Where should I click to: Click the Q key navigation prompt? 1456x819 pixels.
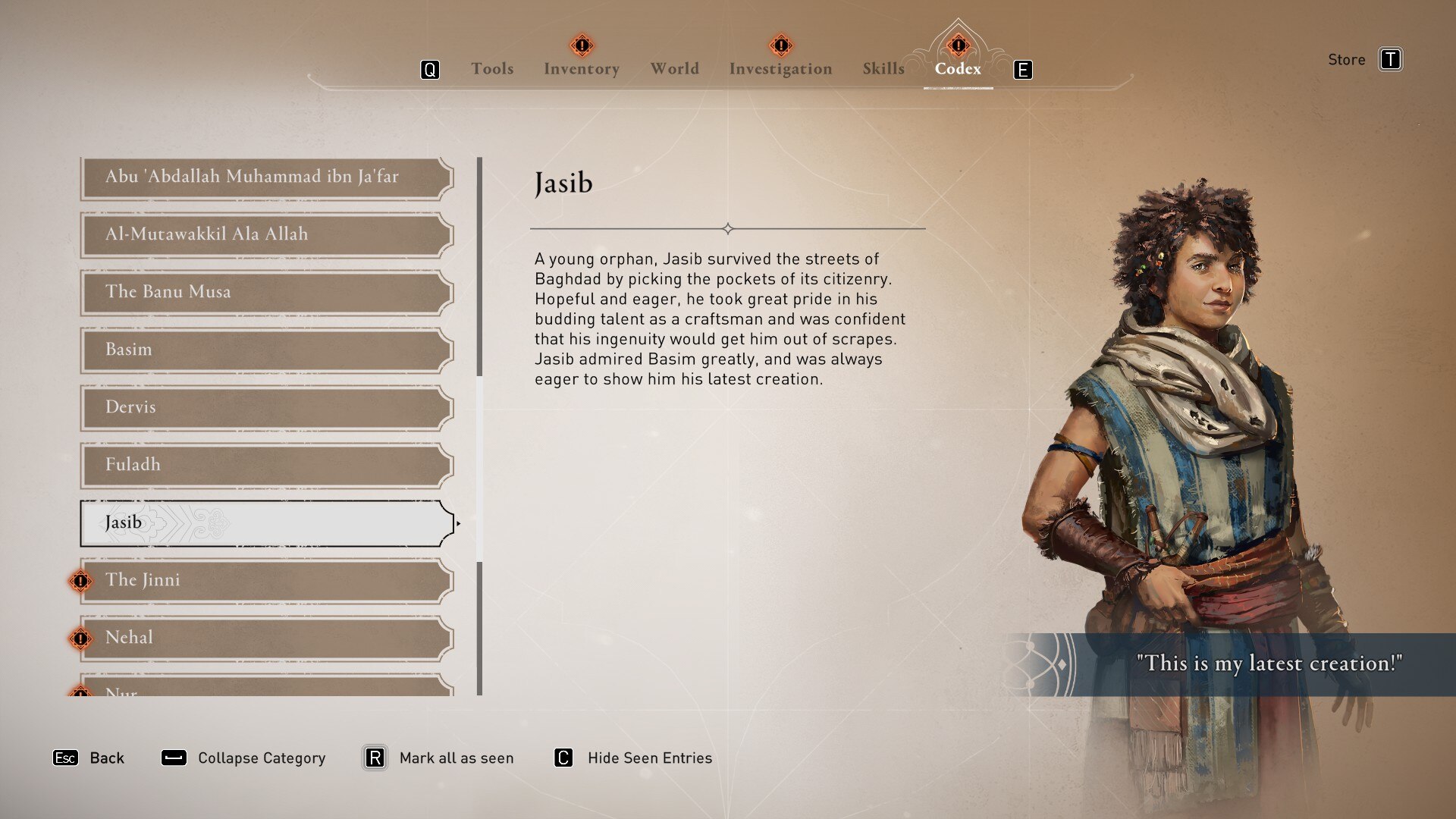point(430,69)
